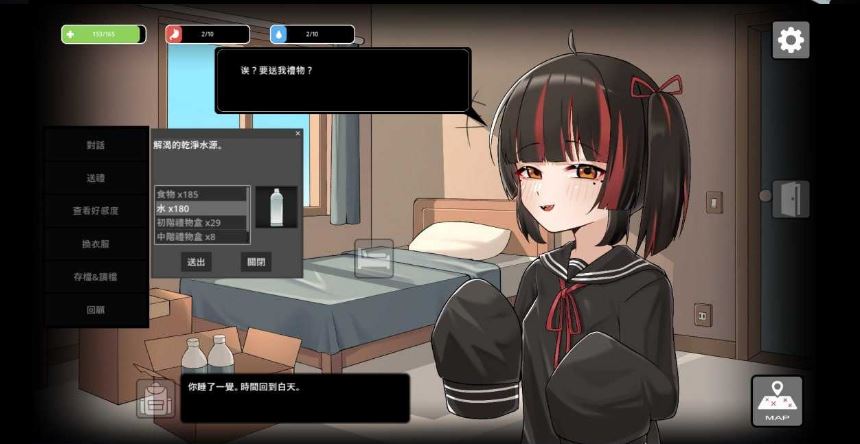Select 水 x180 in the gift list

[200, 208]
